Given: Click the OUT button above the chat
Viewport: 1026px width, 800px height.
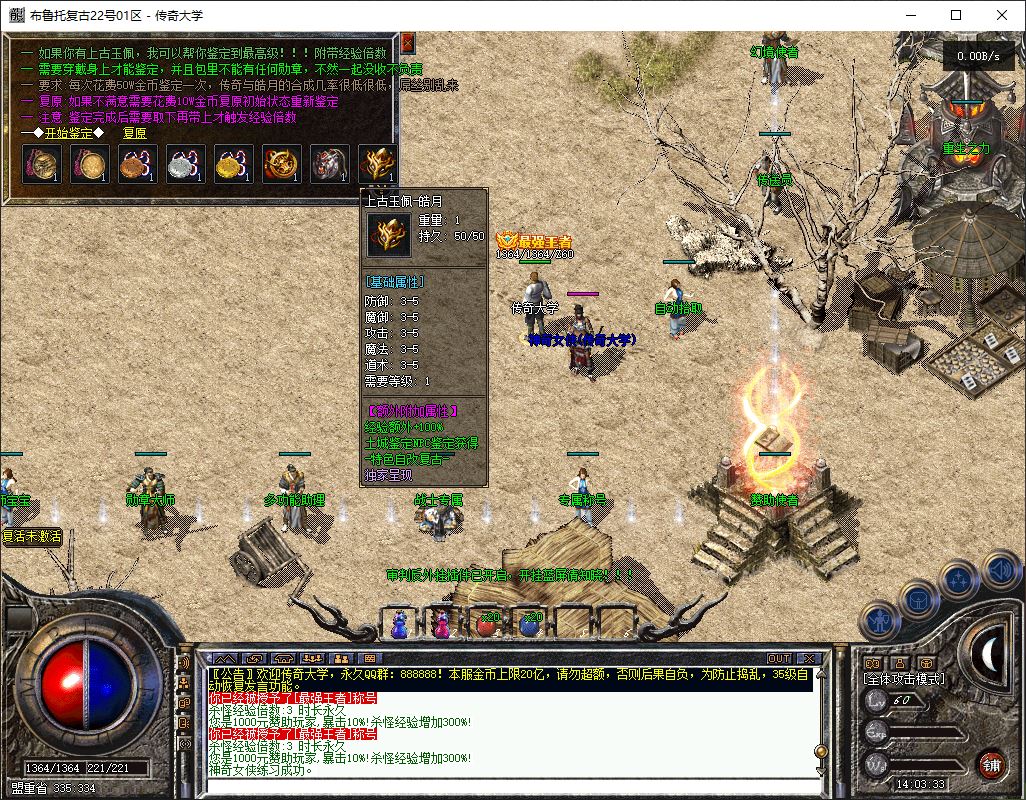Looking at the screenshot, I should coord(779,658).
